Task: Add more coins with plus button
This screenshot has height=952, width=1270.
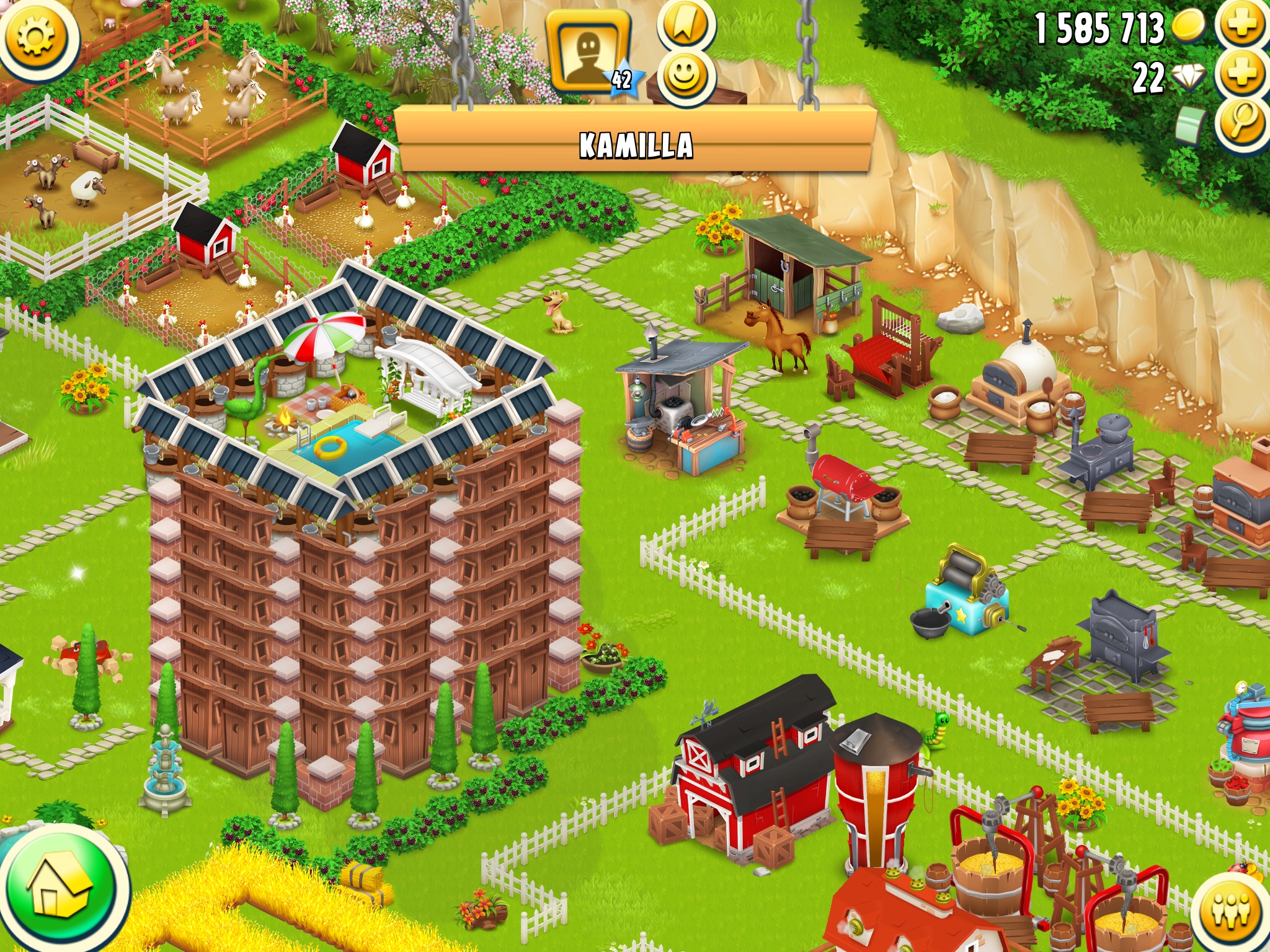Action: coord(1243,26)
